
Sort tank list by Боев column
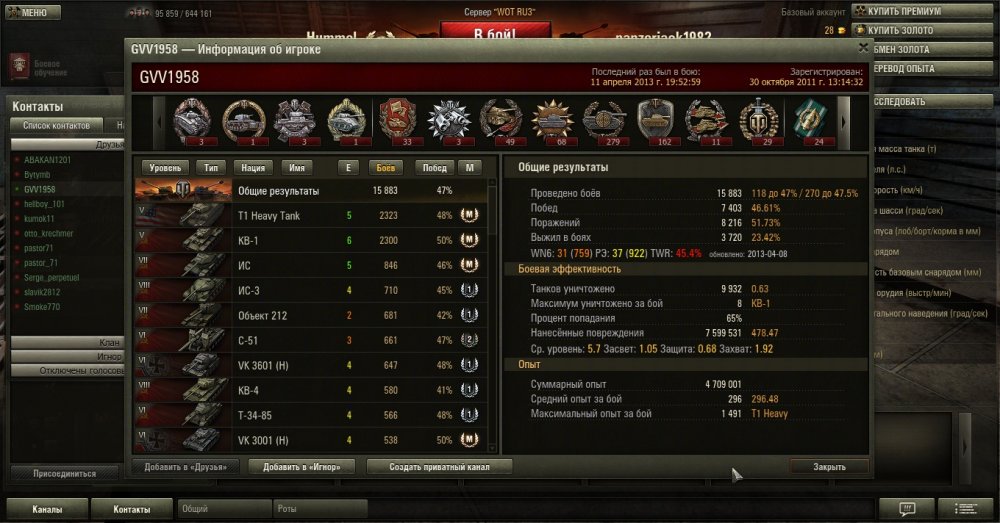click(383, 168)
